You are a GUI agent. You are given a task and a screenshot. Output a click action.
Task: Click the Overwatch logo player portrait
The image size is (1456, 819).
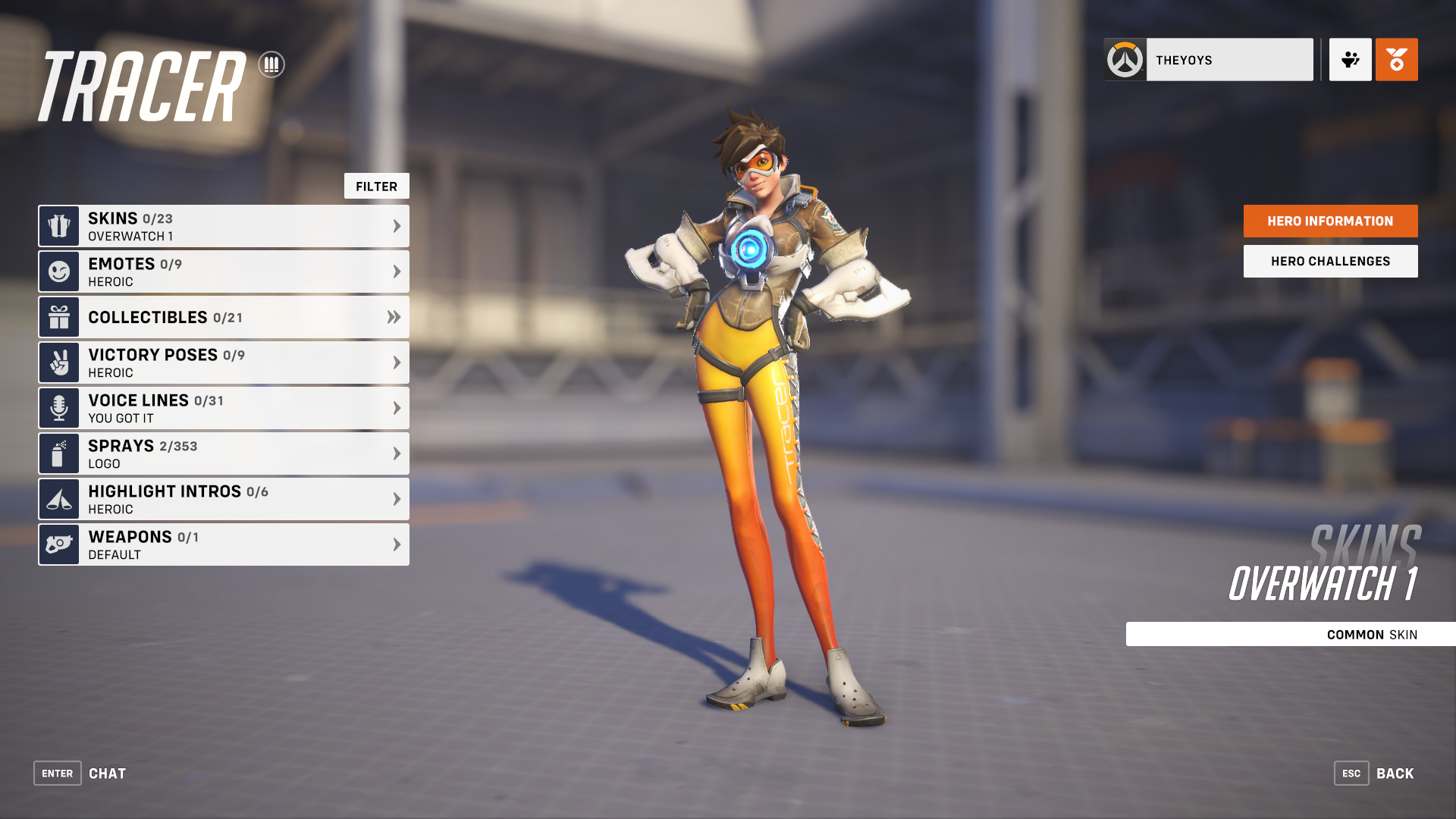(x=1125, y=58)
